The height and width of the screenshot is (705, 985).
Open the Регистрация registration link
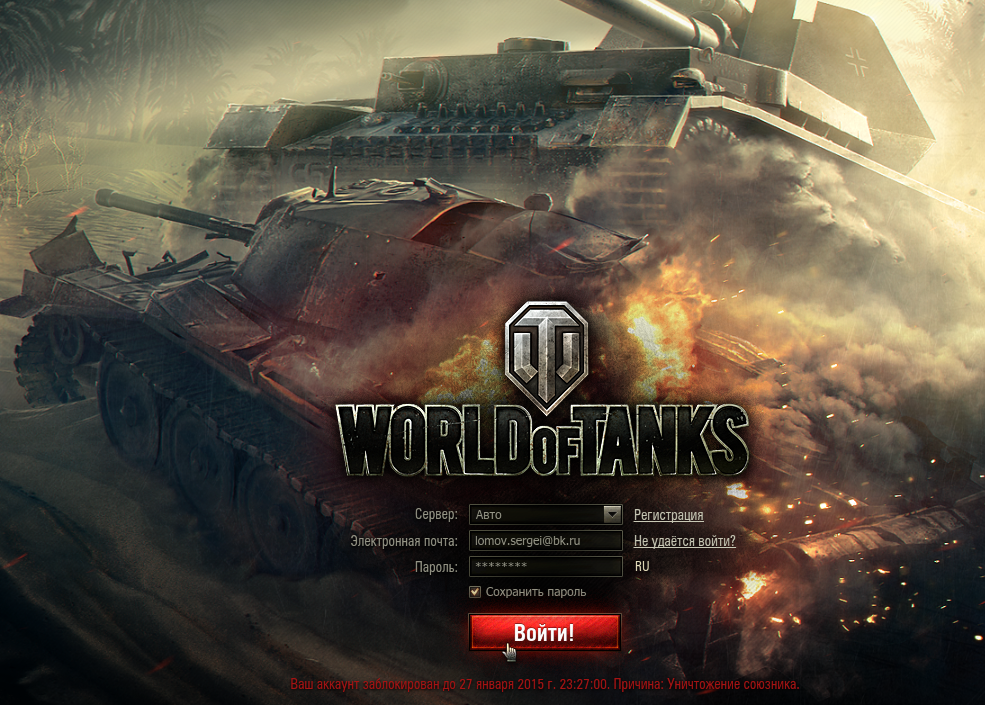pos(668,515)
